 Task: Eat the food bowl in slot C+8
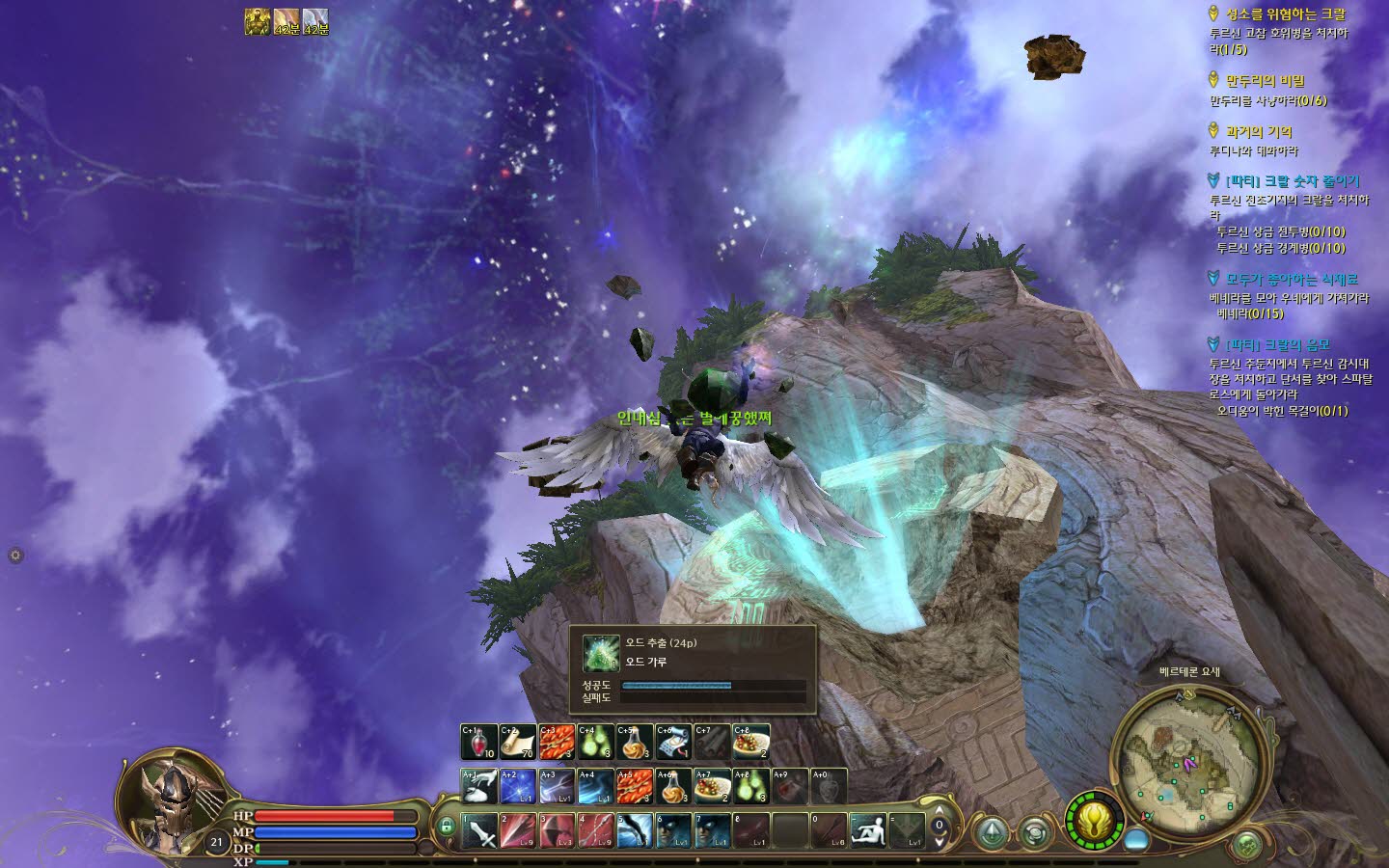pyautogui.click(x=750, y=742)
